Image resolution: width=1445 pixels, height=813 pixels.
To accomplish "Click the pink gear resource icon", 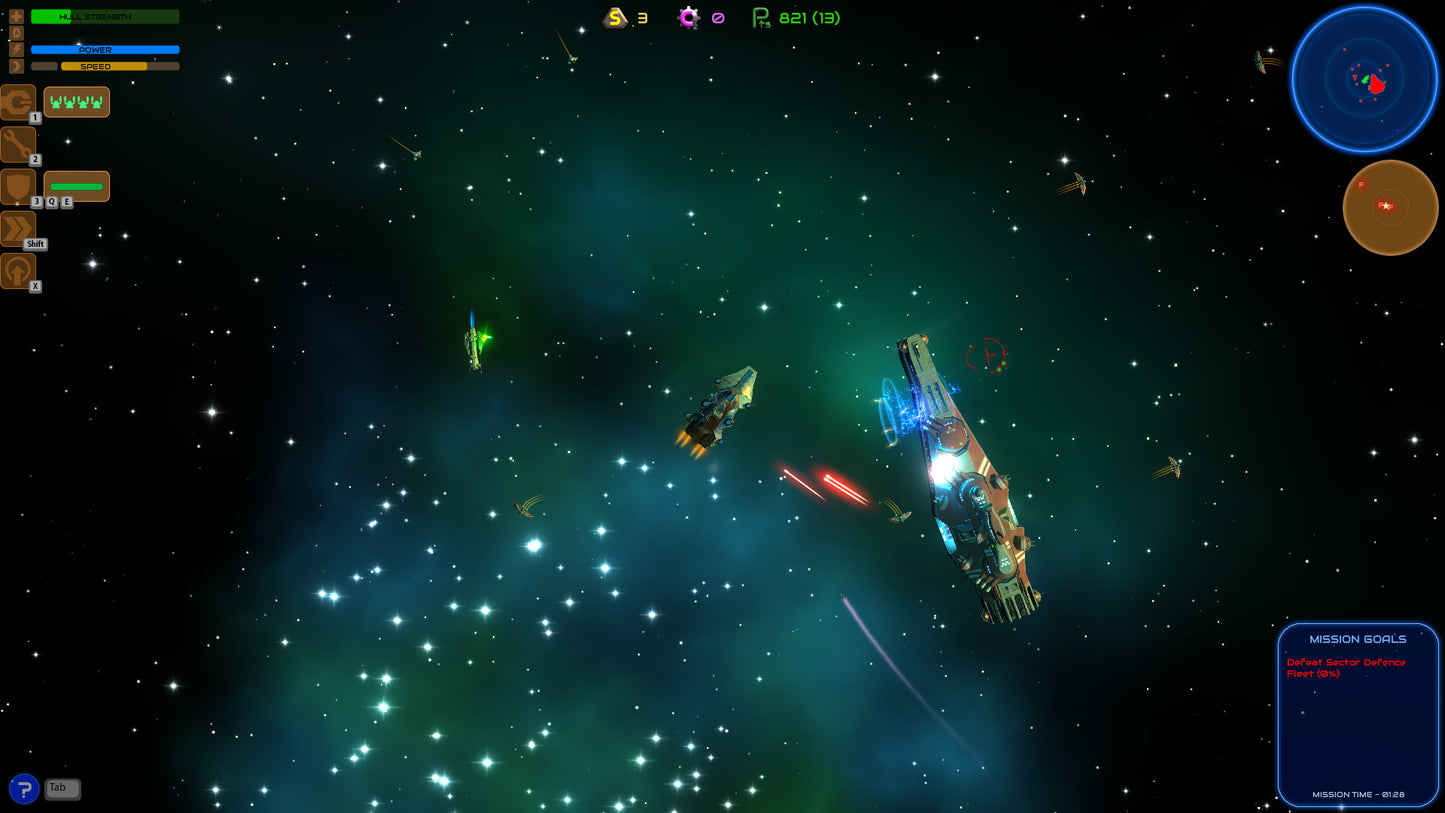I will tap(688, 17).
